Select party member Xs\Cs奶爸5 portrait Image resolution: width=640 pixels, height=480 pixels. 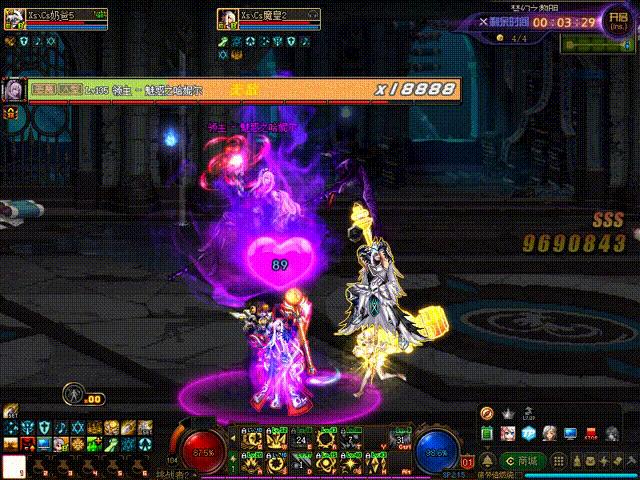pyautogui.click(x=14, y=20)
